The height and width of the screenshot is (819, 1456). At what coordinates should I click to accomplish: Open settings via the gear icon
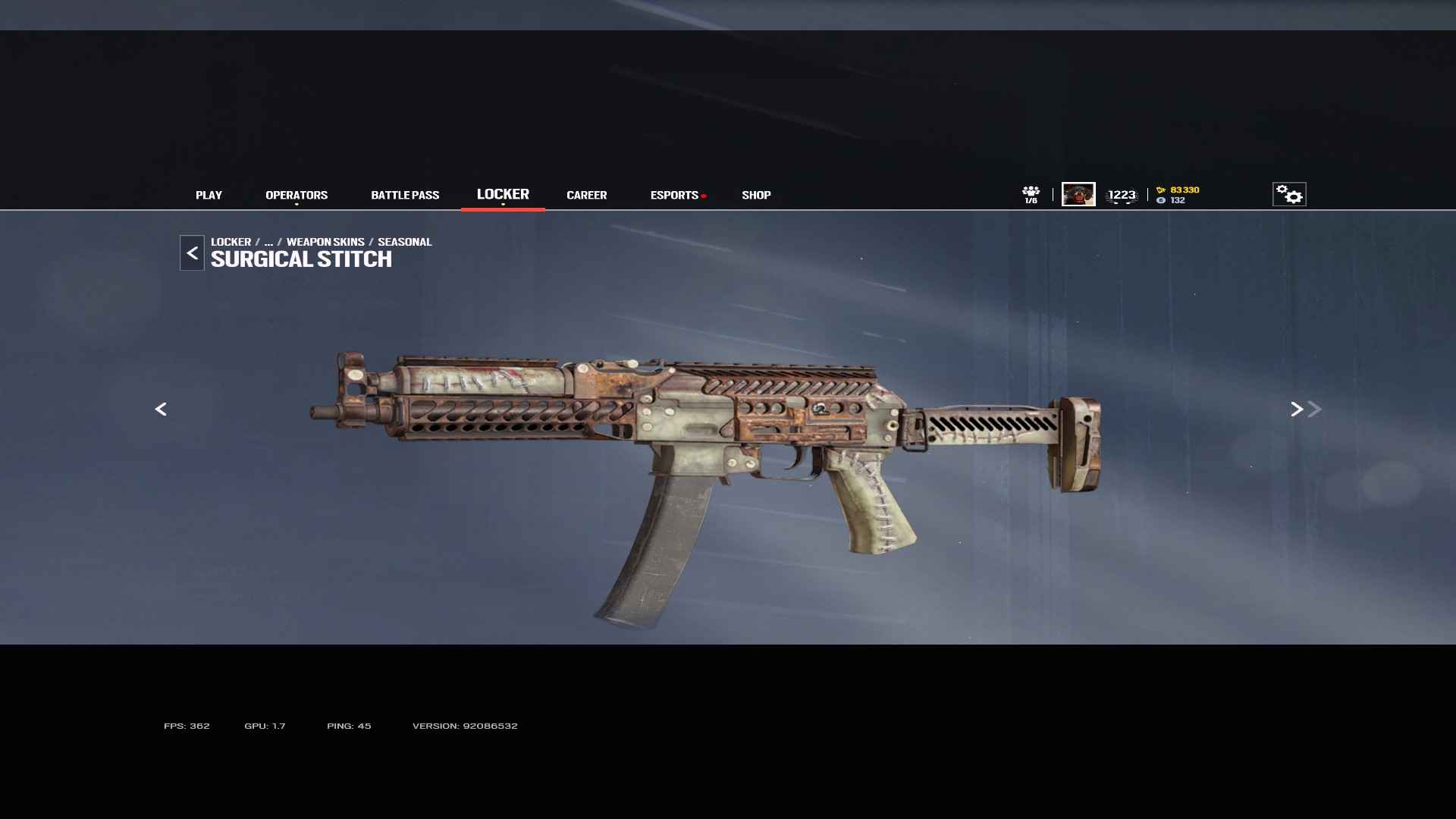click(1289, 194)
